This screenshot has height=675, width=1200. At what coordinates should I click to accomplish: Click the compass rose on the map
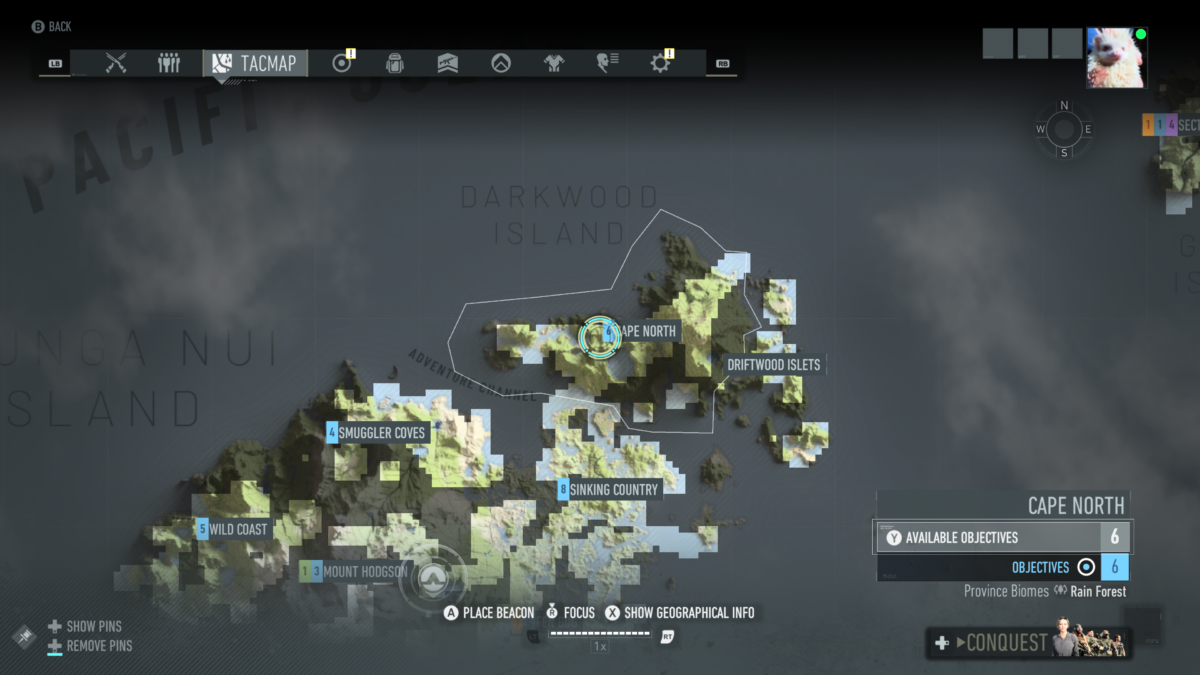[x=1064, y=129]
